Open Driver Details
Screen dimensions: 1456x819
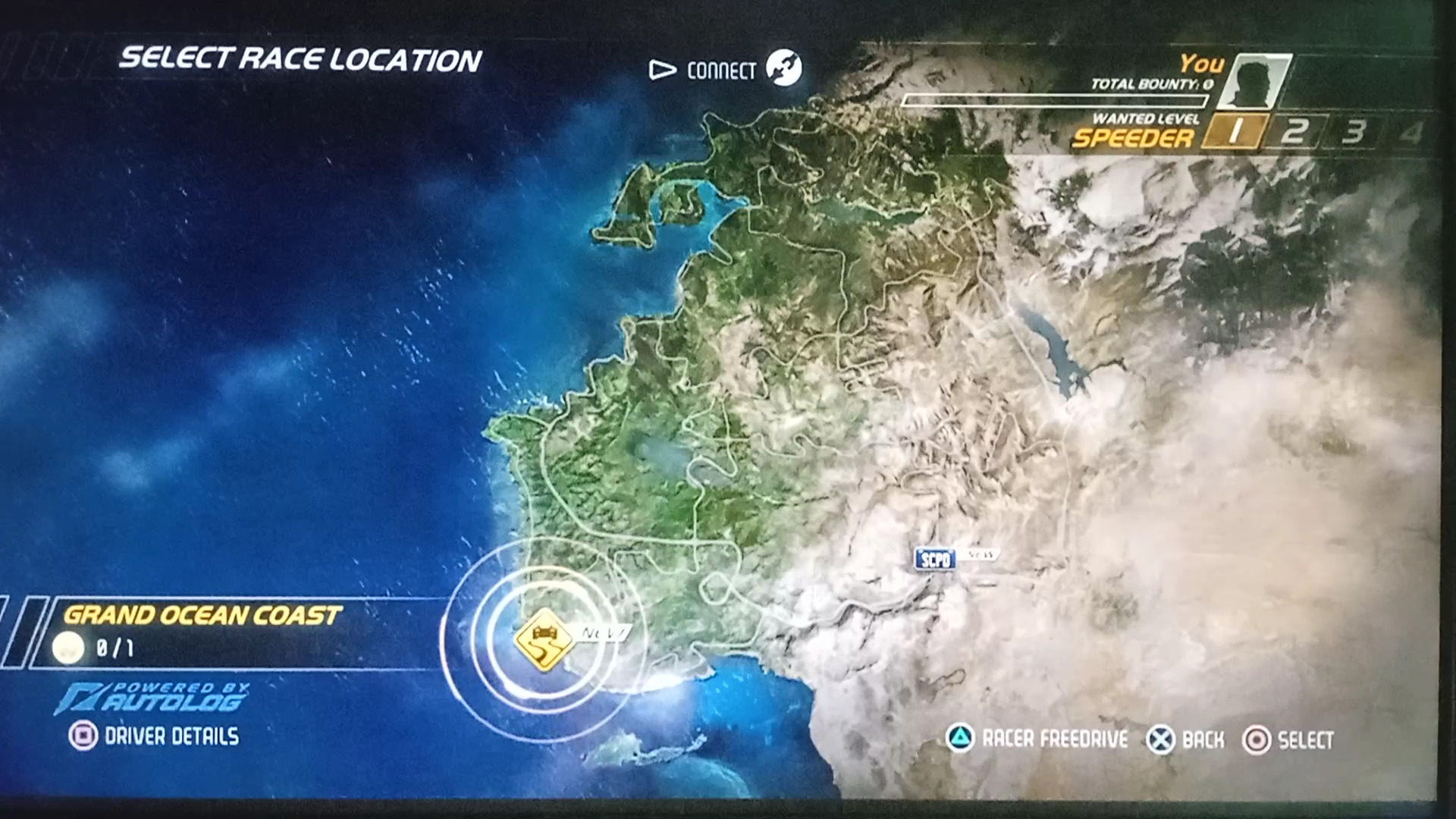[155, 736]
